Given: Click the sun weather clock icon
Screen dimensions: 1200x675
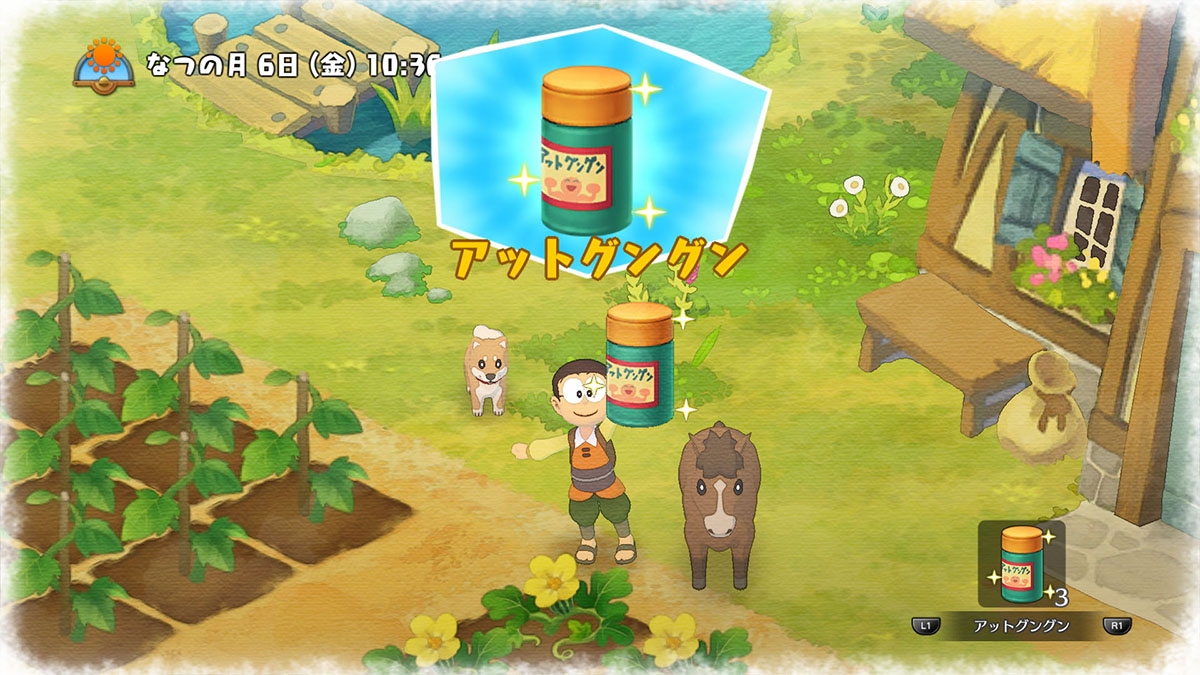Looking at the screenshot, I should tap(103, 64).
